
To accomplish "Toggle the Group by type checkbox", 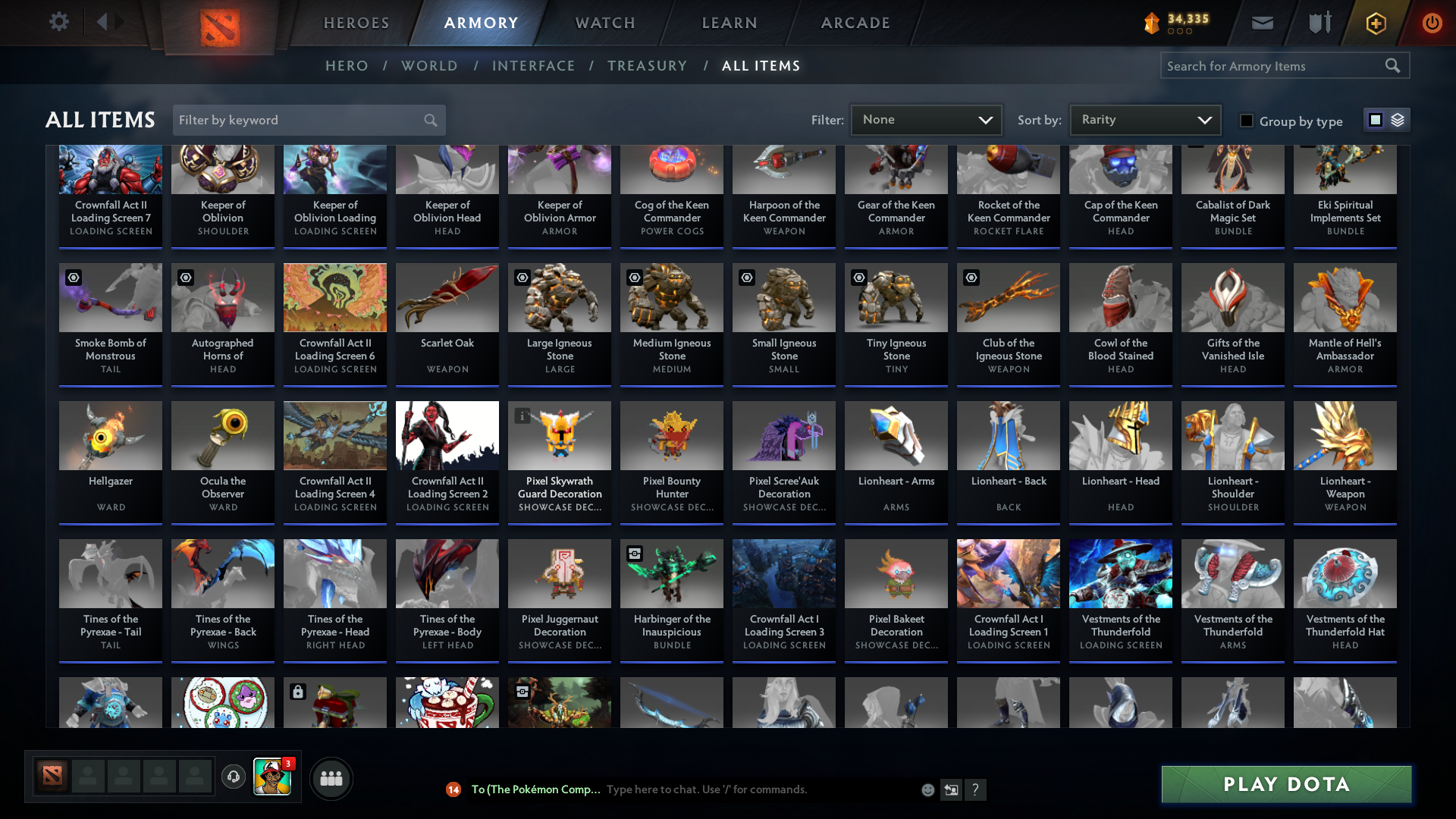I will click(1247, 121).
